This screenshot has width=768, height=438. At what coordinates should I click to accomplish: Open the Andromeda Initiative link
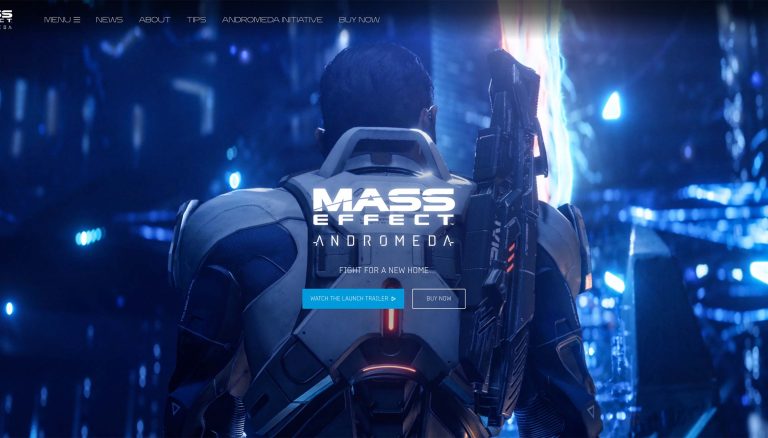click(x=272, y=20)
